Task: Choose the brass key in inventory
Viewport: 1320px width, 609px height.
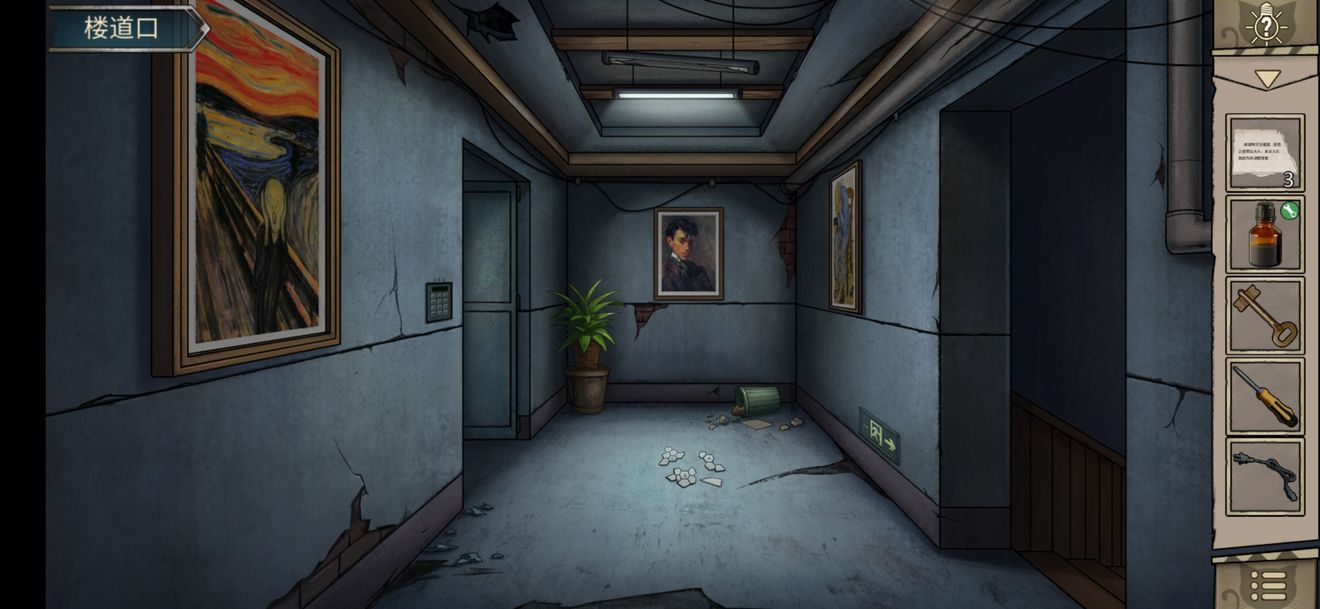Action: tap(1265, 315)
